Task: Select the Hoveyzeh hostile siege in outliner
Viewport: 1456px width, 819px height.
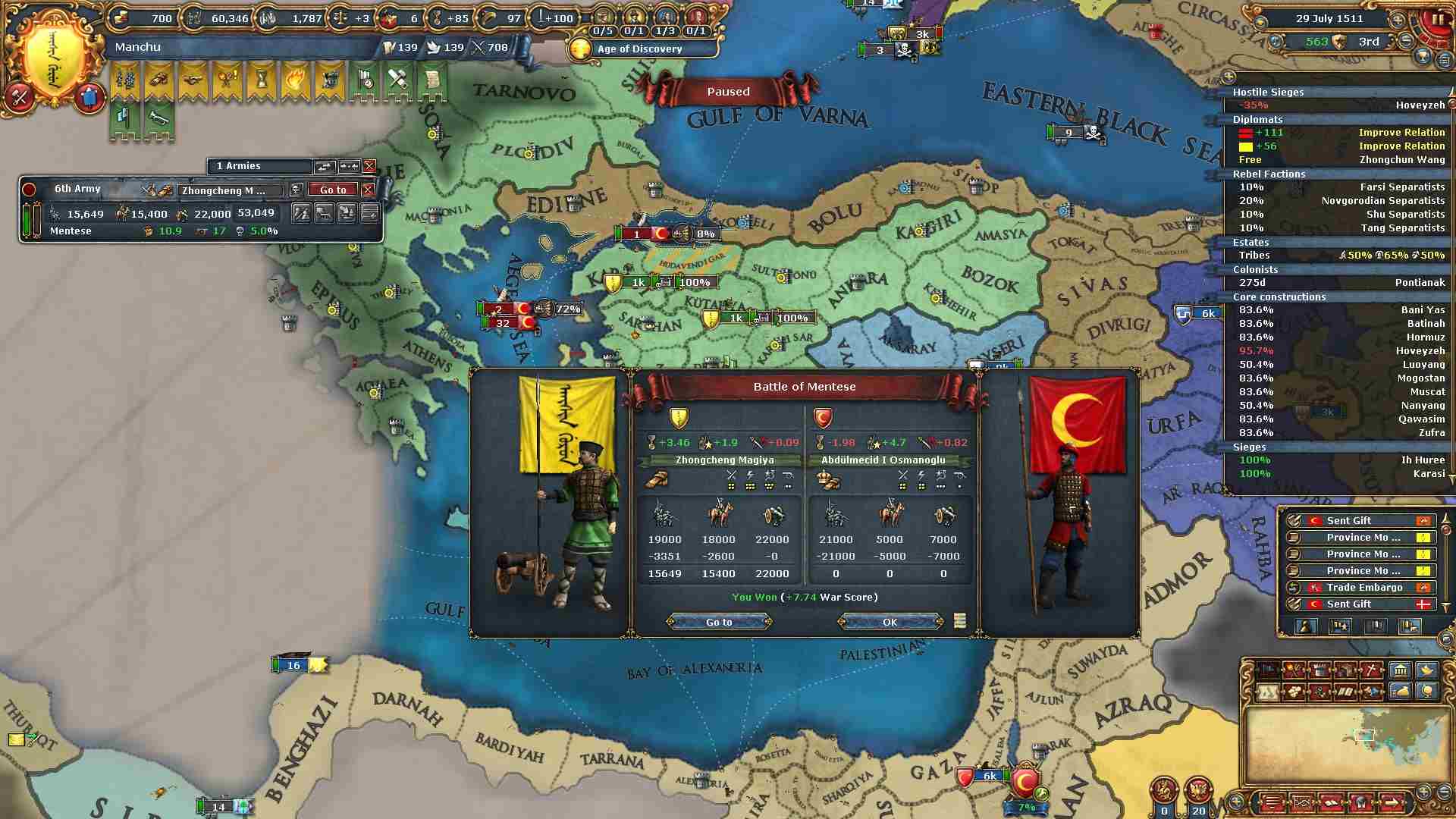Action: click(1338, 105)
